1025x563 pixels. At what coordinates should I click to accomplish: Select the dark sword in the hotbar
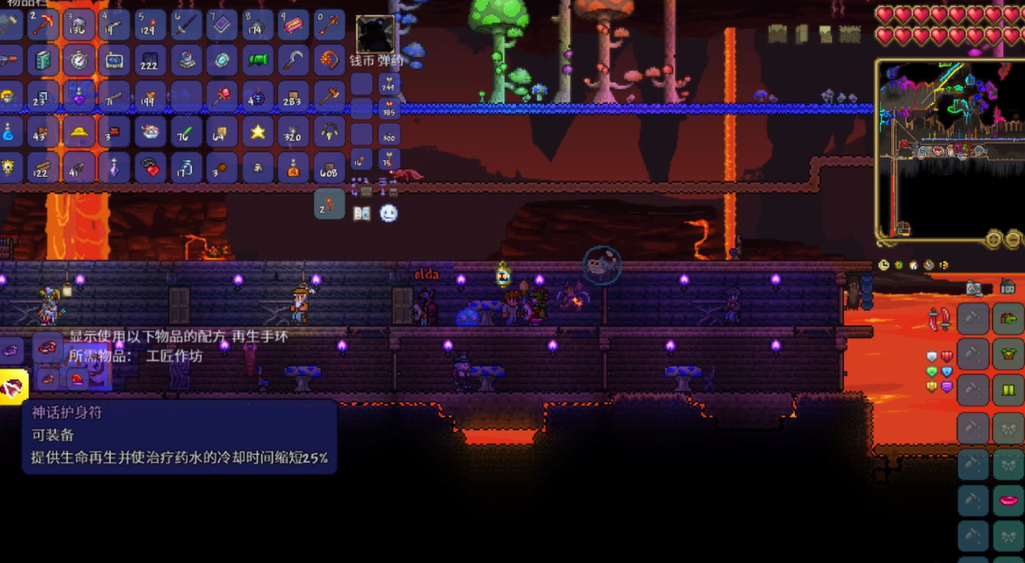pyautogui.click(x=186, y=24)
